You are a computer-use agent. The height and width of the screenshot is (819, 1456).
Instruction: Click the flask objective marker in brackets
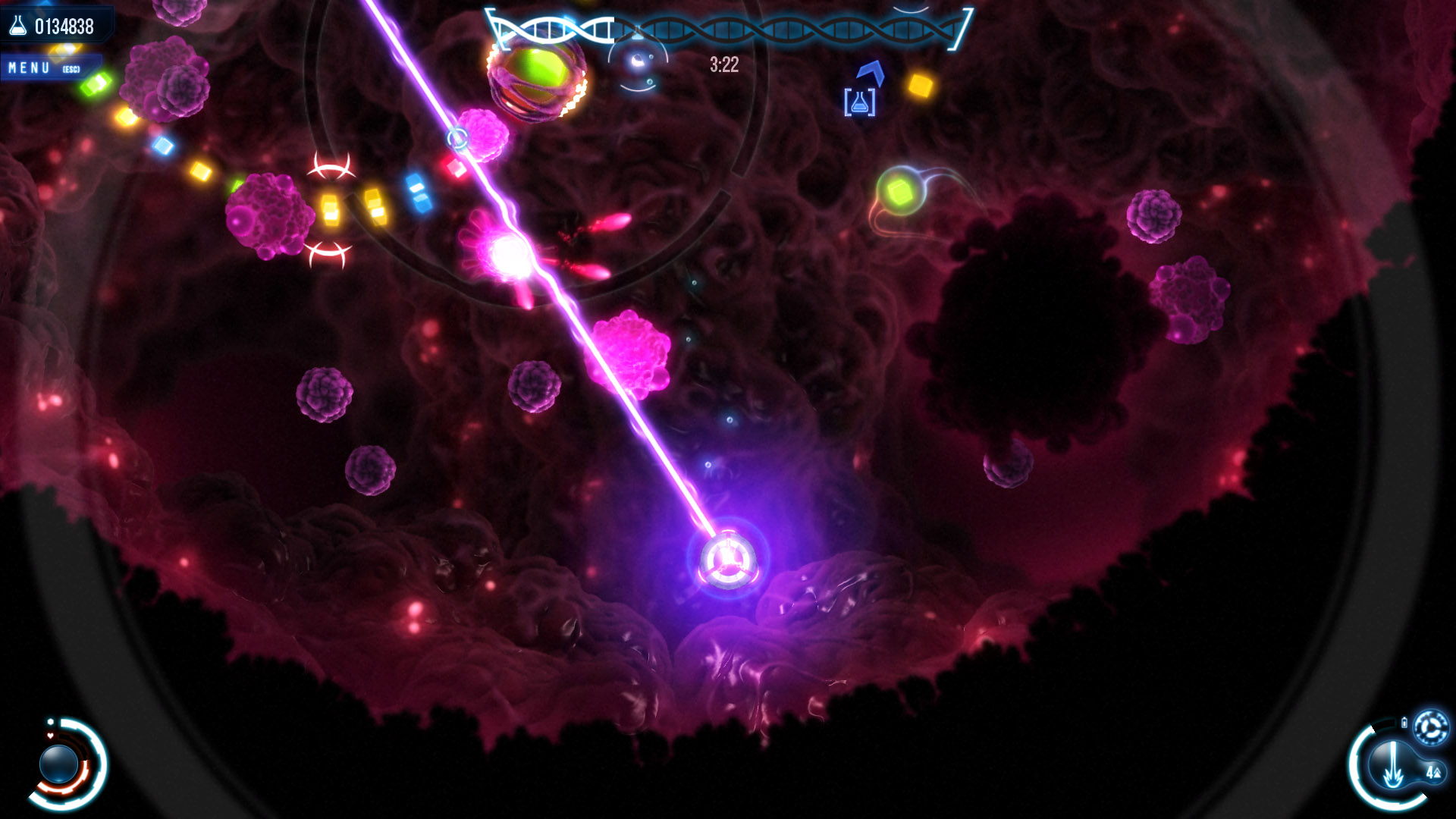click(859, 102)
